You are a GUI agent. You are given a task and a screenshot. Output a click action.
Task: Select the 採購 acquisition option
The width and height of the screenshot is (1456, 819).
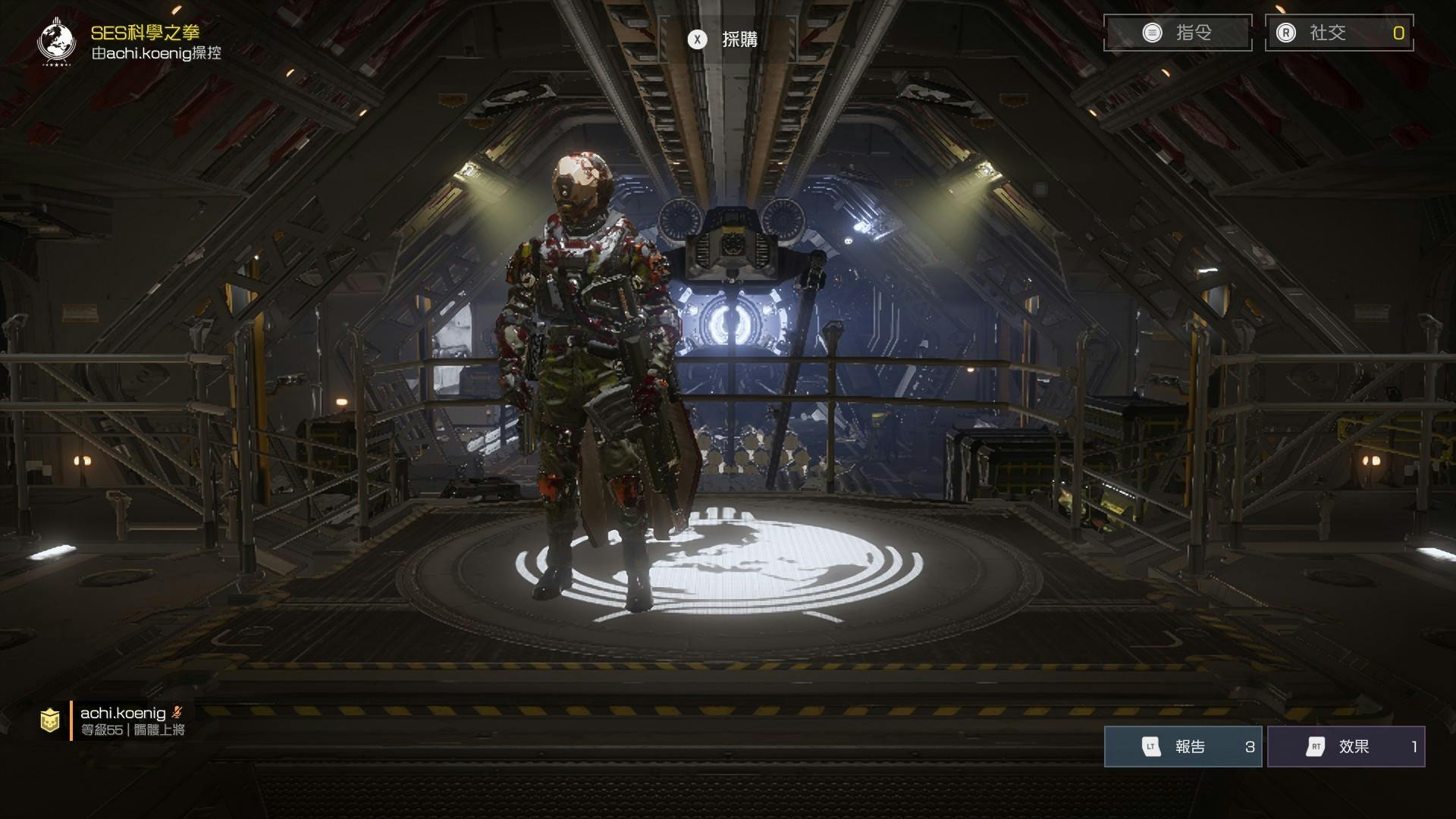click(723, 39)
